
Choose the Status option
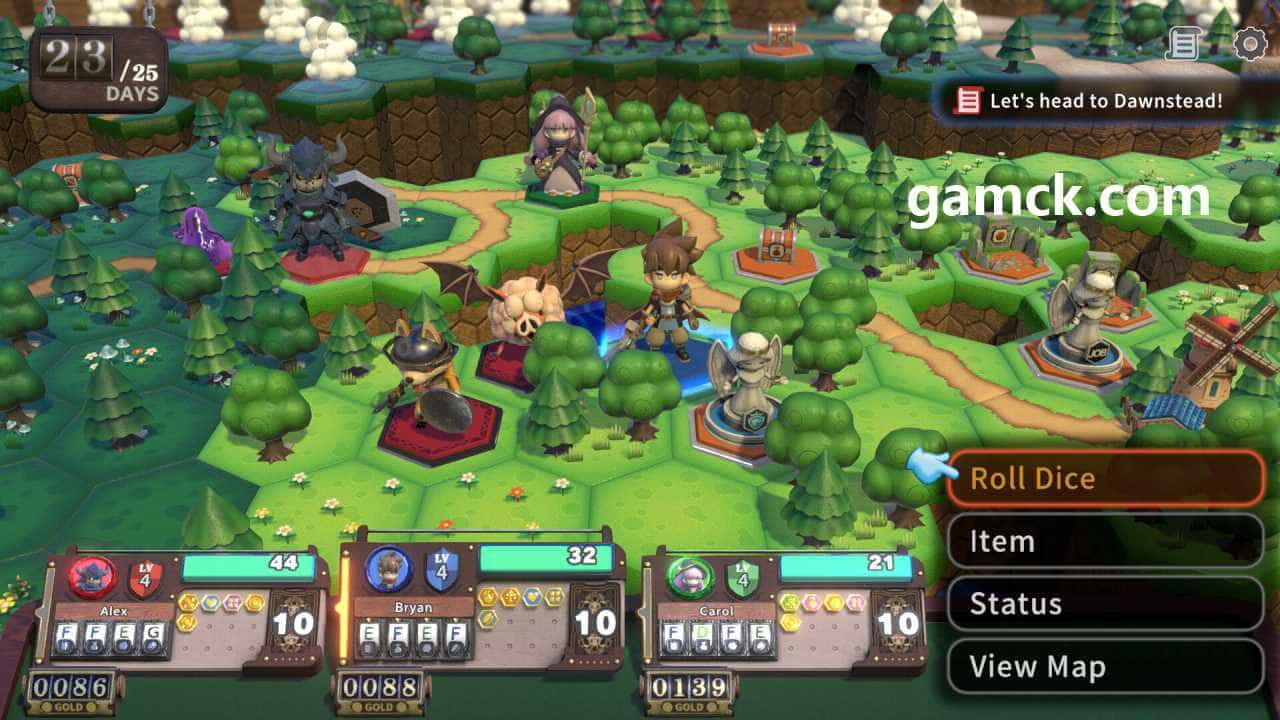[x=1105, y=604]
